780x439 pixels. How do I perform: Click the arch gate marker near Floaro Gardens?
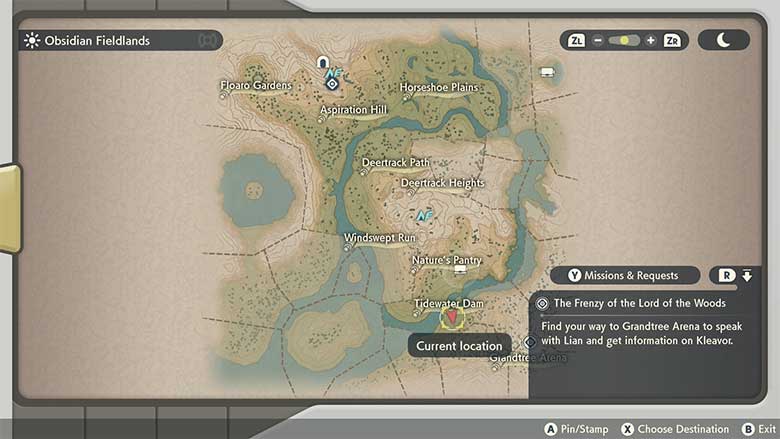tap(323, 63)
